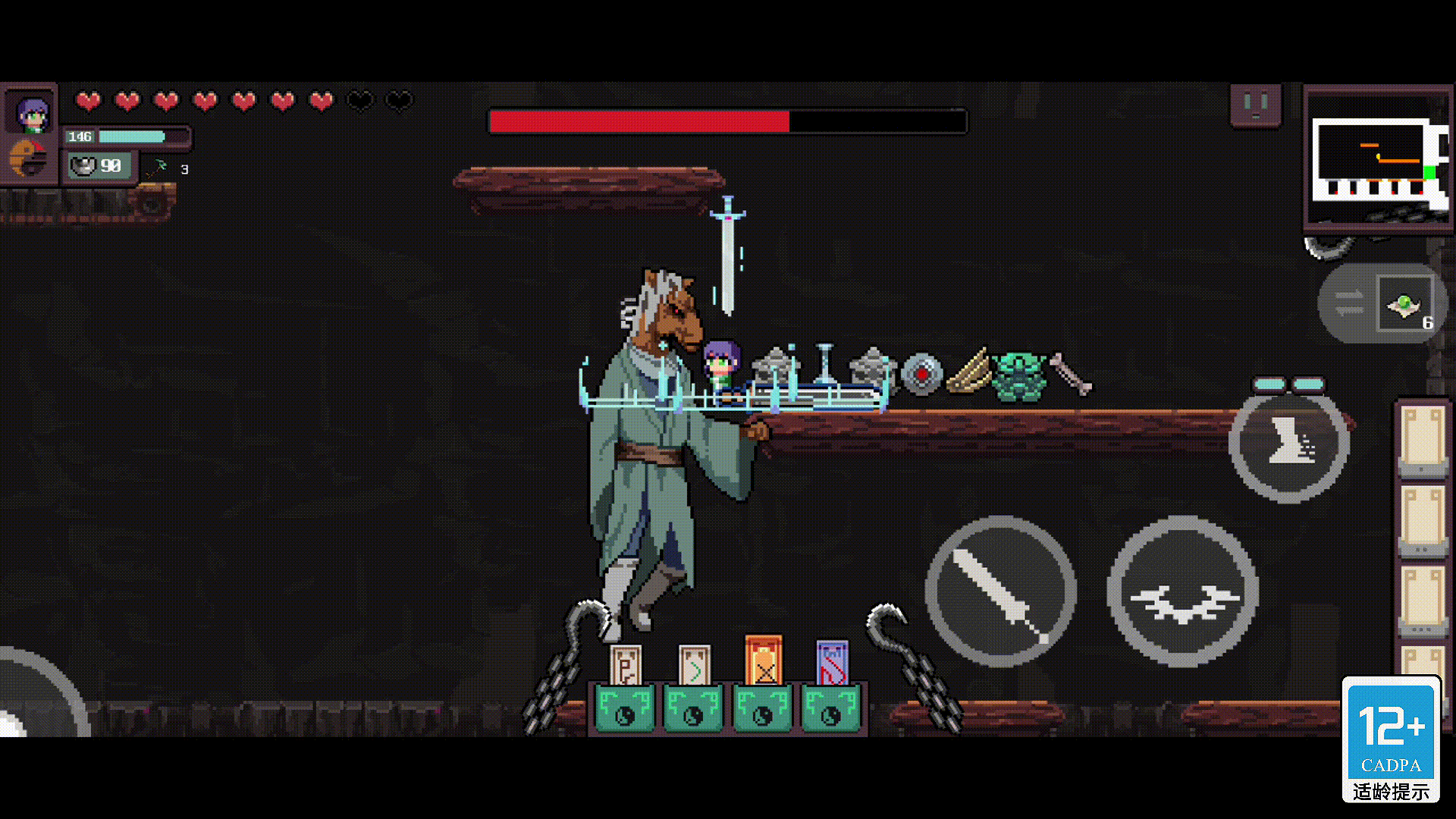This screenshot has width=1456, height=819.
Task: Use the orange talisman card
Action: pyautogui.click(x=763, y=661)
